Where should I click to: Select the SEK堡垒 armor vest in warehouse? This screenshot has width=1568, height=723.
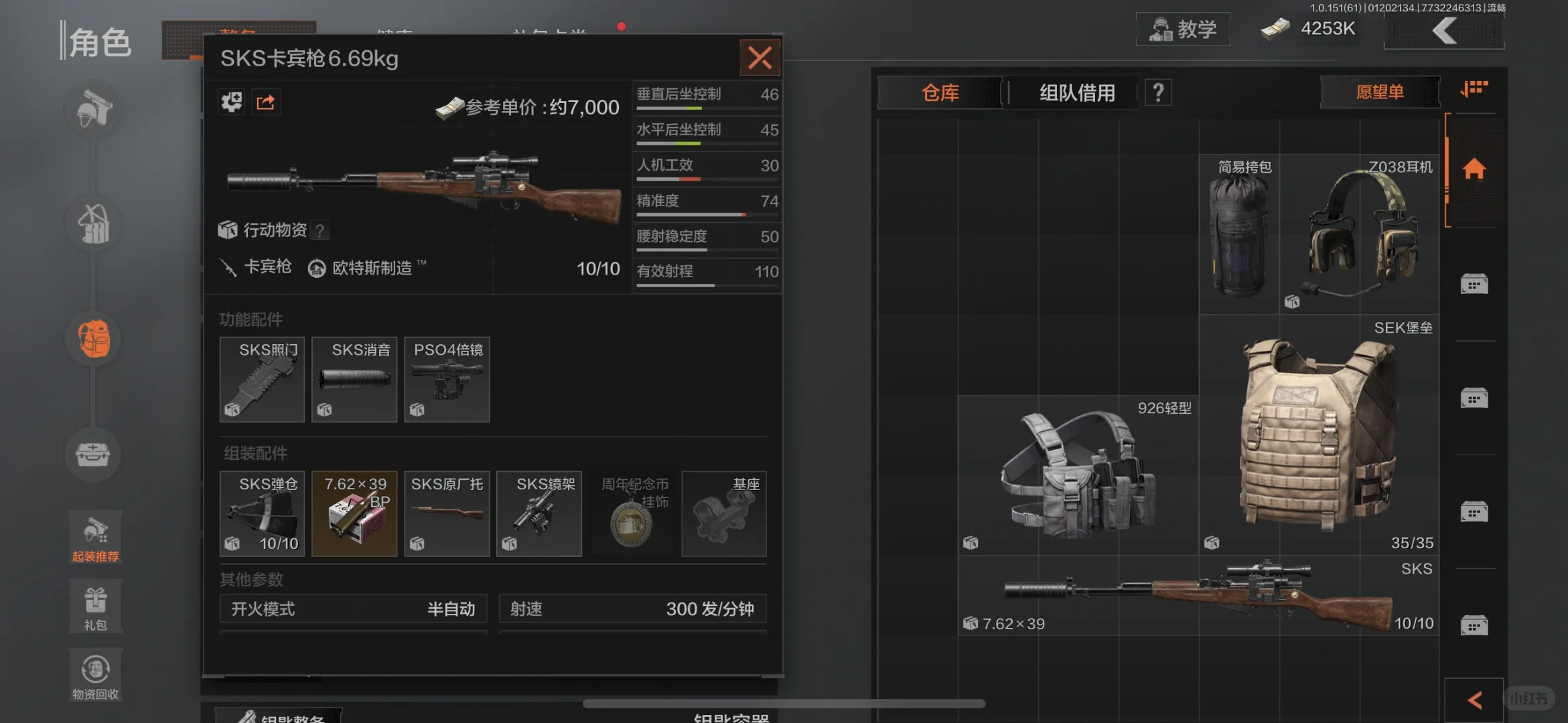1318,435
